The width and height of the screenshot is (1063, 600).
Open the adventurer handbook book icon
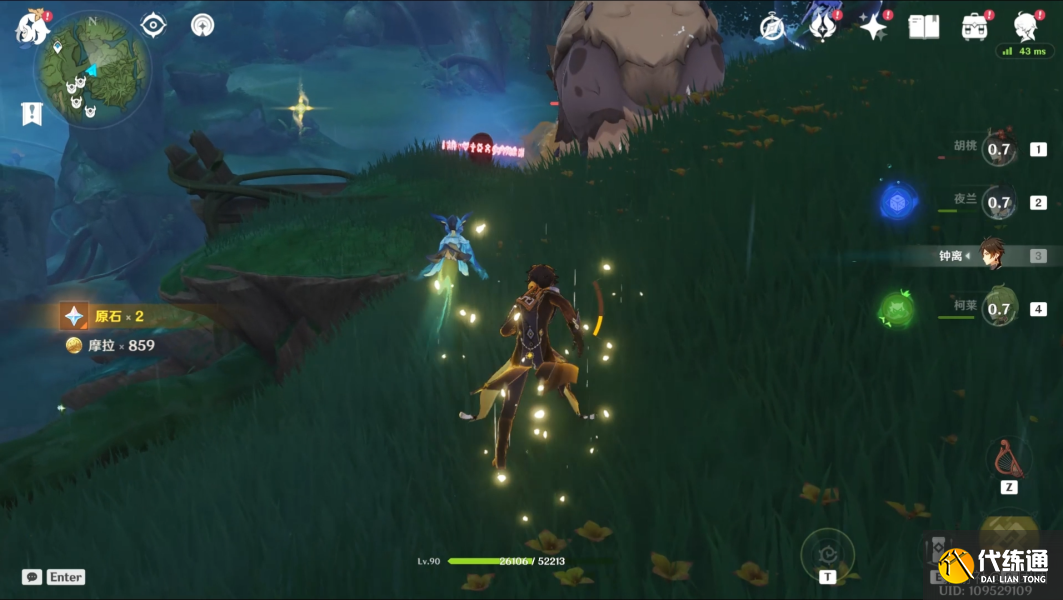pos(923,27)
